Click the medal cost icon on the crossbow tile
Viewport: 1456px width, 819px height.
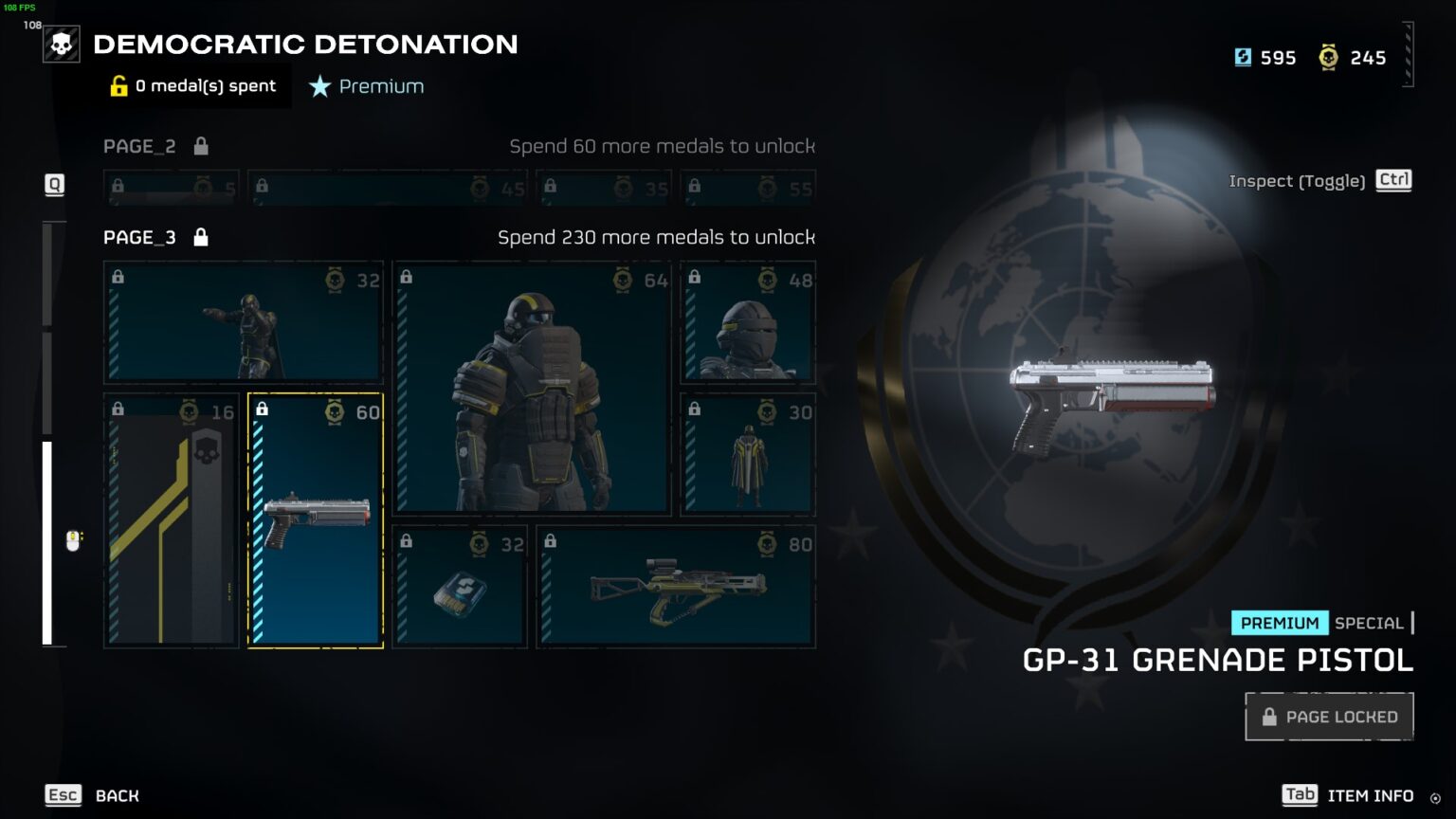(768, 544)
